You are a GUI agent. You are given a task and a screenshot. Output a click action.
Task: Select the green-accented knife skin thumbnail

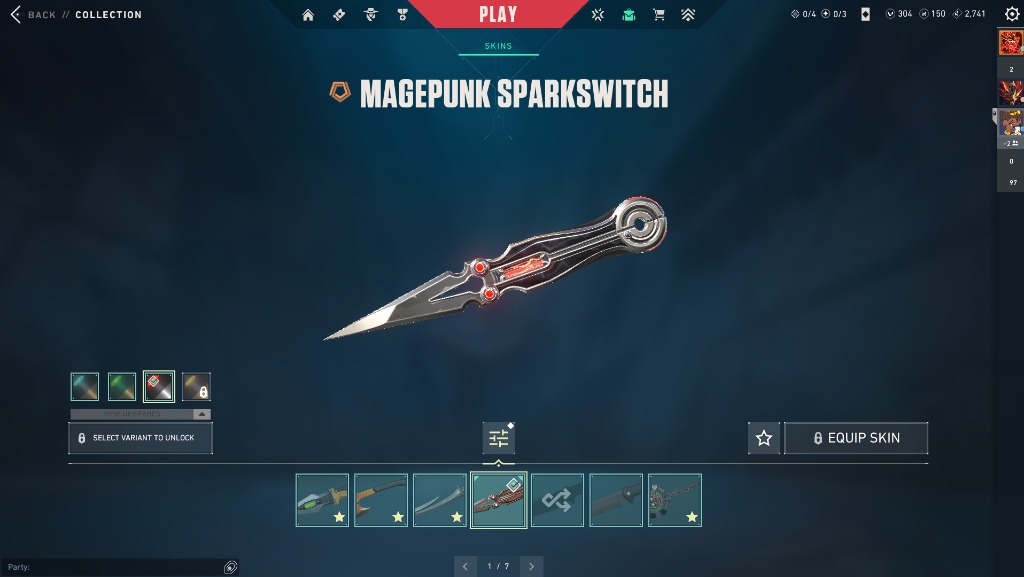click(x=322, y=500)
